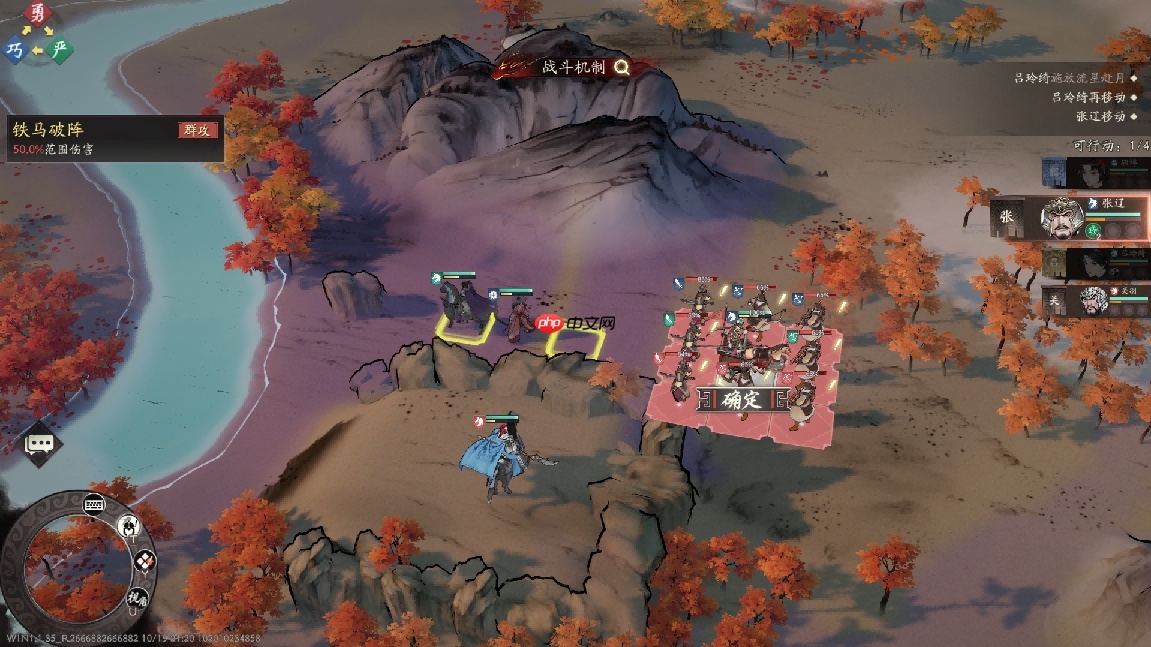1151x647 pixels.
Task: Select the dimmed third portrait in unit list
Action: (x=1094, y=263)
